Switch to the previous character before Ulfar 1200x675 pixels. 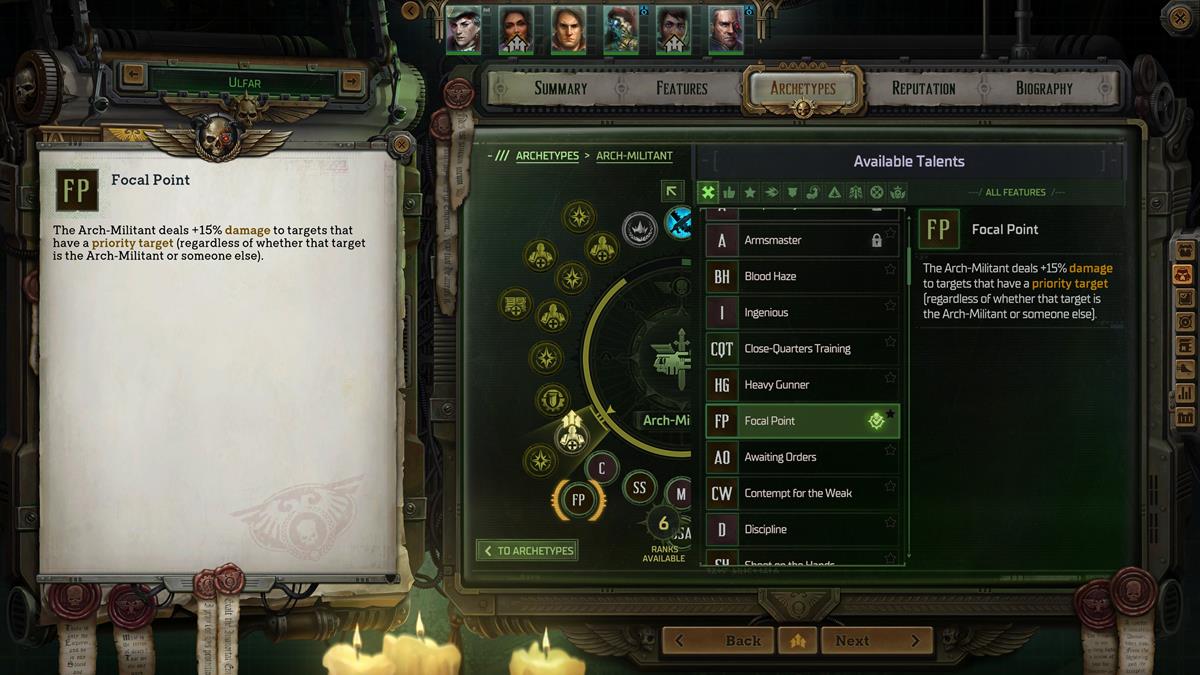point(133,74)
